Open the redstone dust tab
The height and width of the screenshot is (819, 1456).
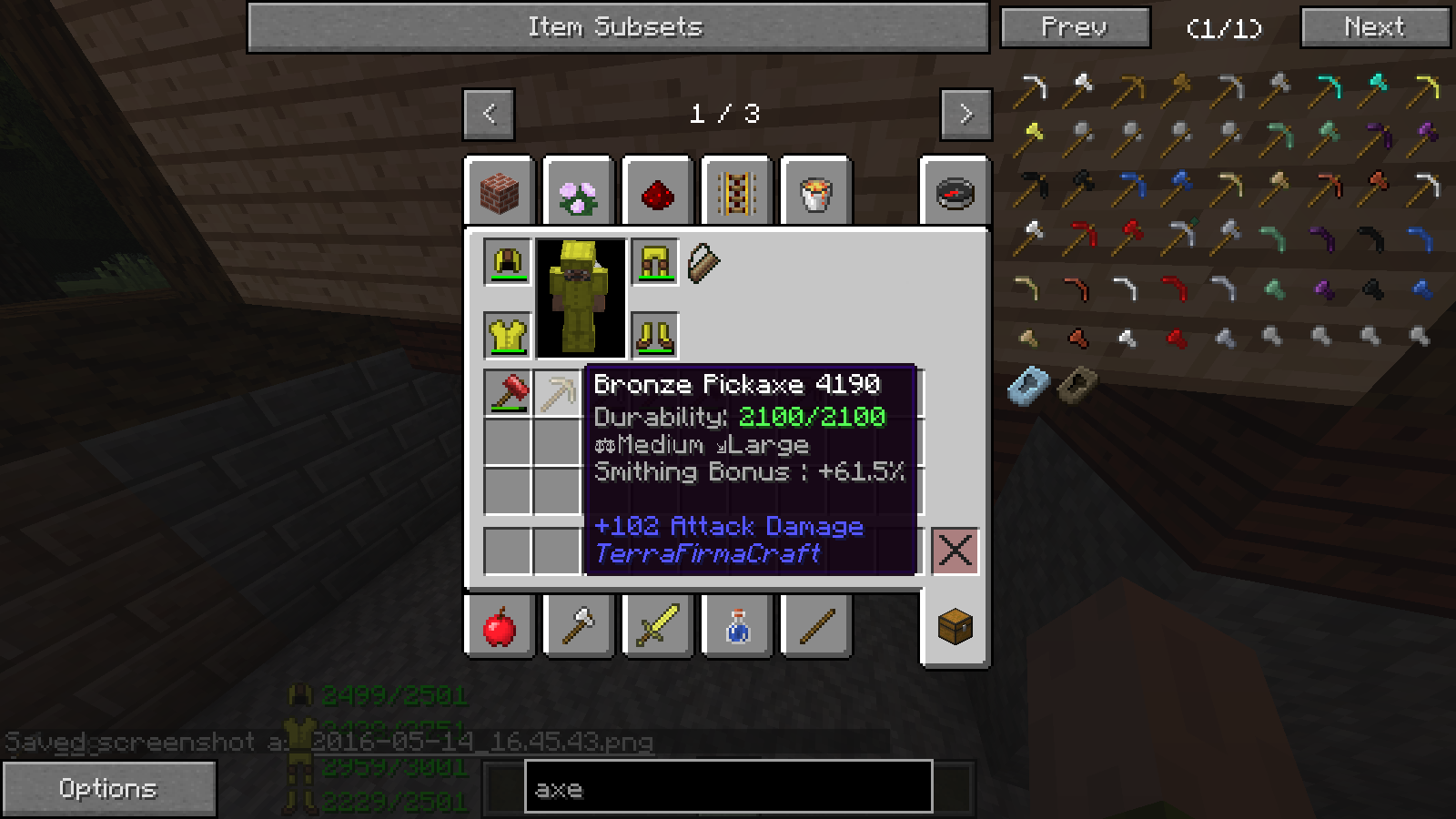point(657,195)
